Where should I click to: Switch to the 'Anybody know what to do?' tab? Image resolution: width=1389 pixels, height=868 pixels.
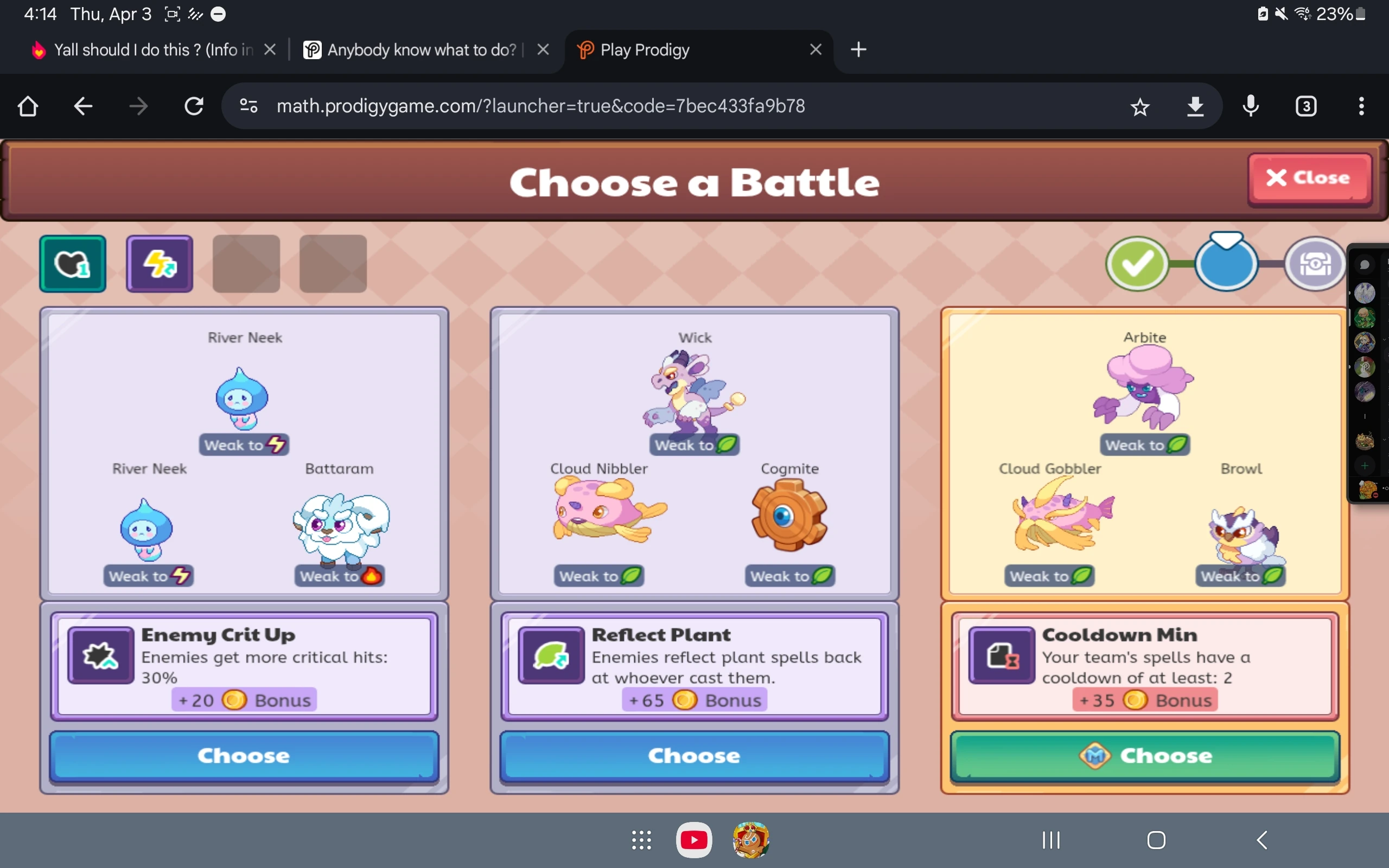(422, 50)
